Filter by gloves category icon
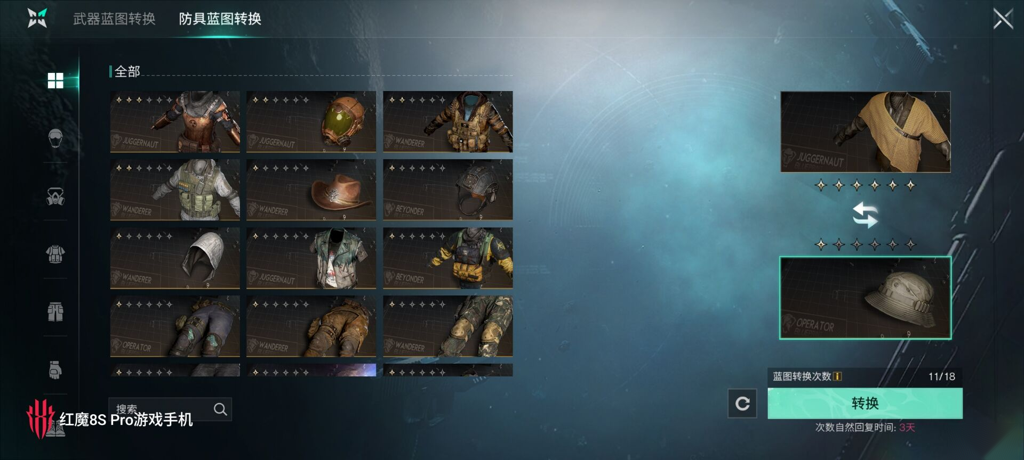The image size is (1024, 460). [56, 369]
